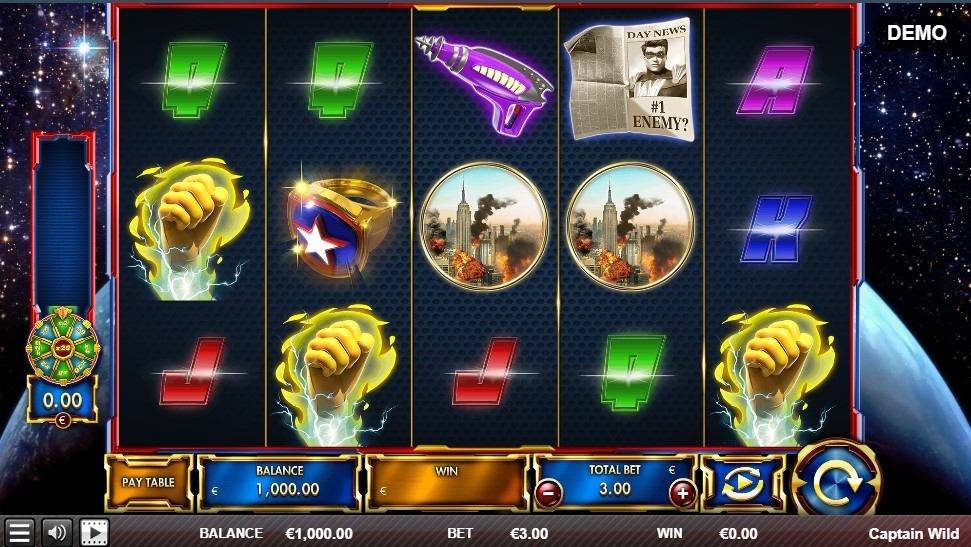Decrease total bet with minus button
The width and height of the screenshot is (971, 547).
549,492
